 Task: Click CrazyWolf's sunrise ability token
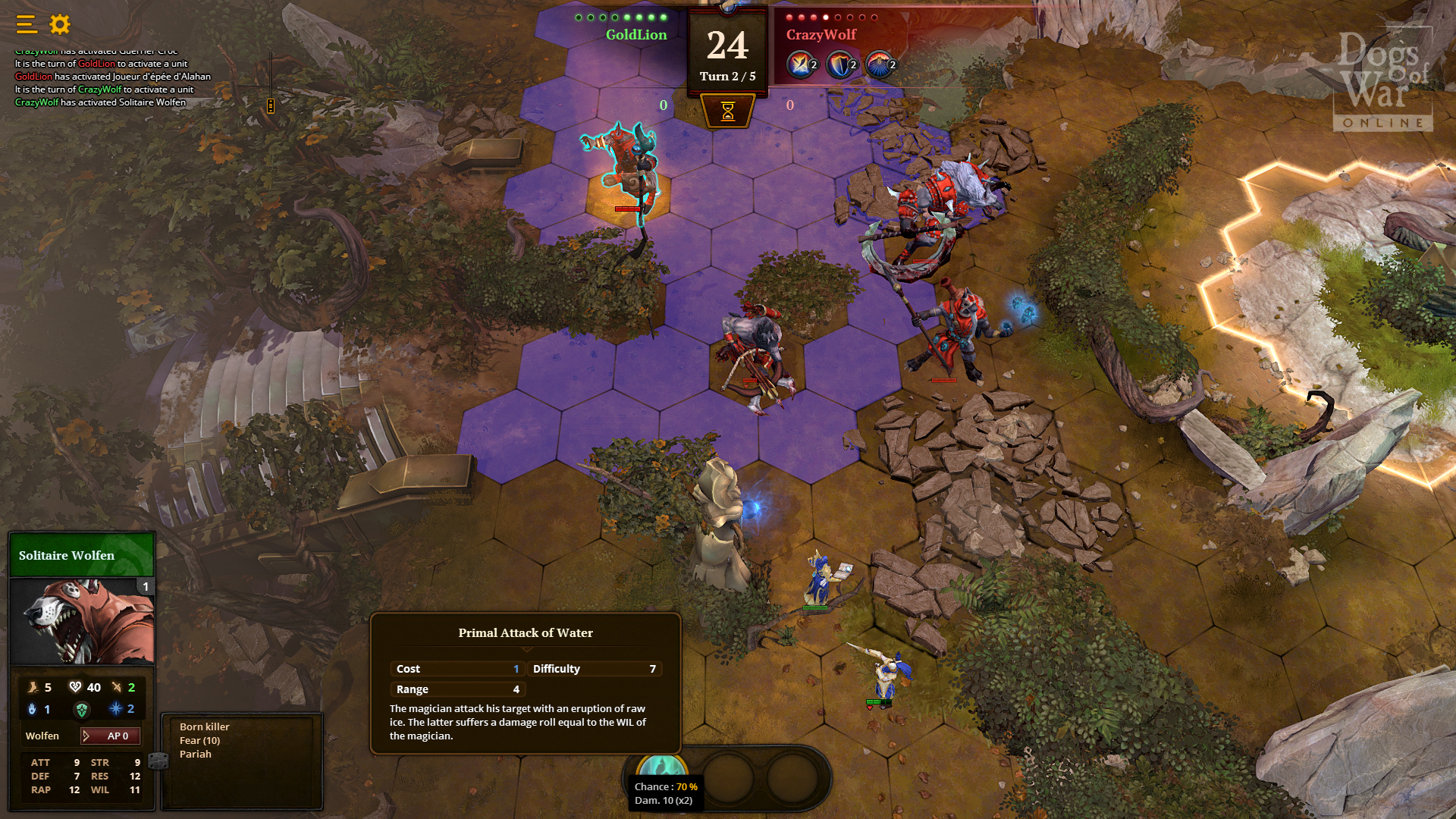click(x=879, y=64)
